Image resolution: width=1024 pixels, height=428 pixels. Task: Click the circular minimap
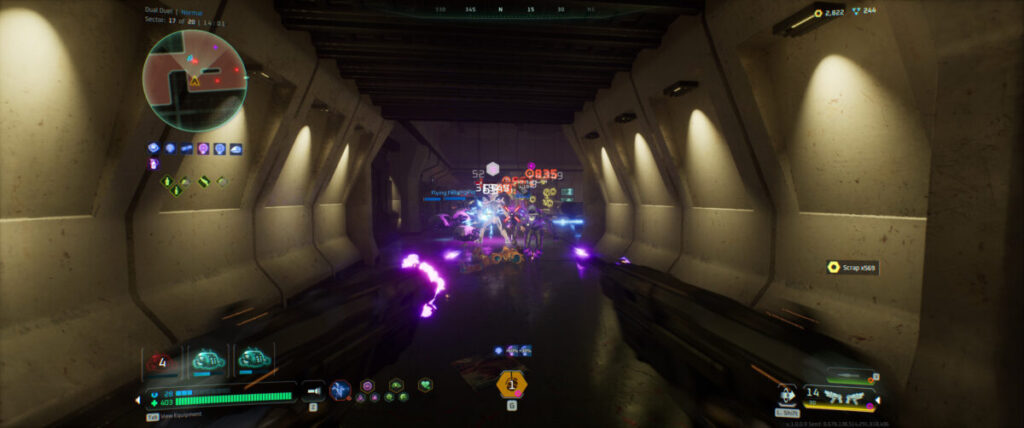coord(194,80)
